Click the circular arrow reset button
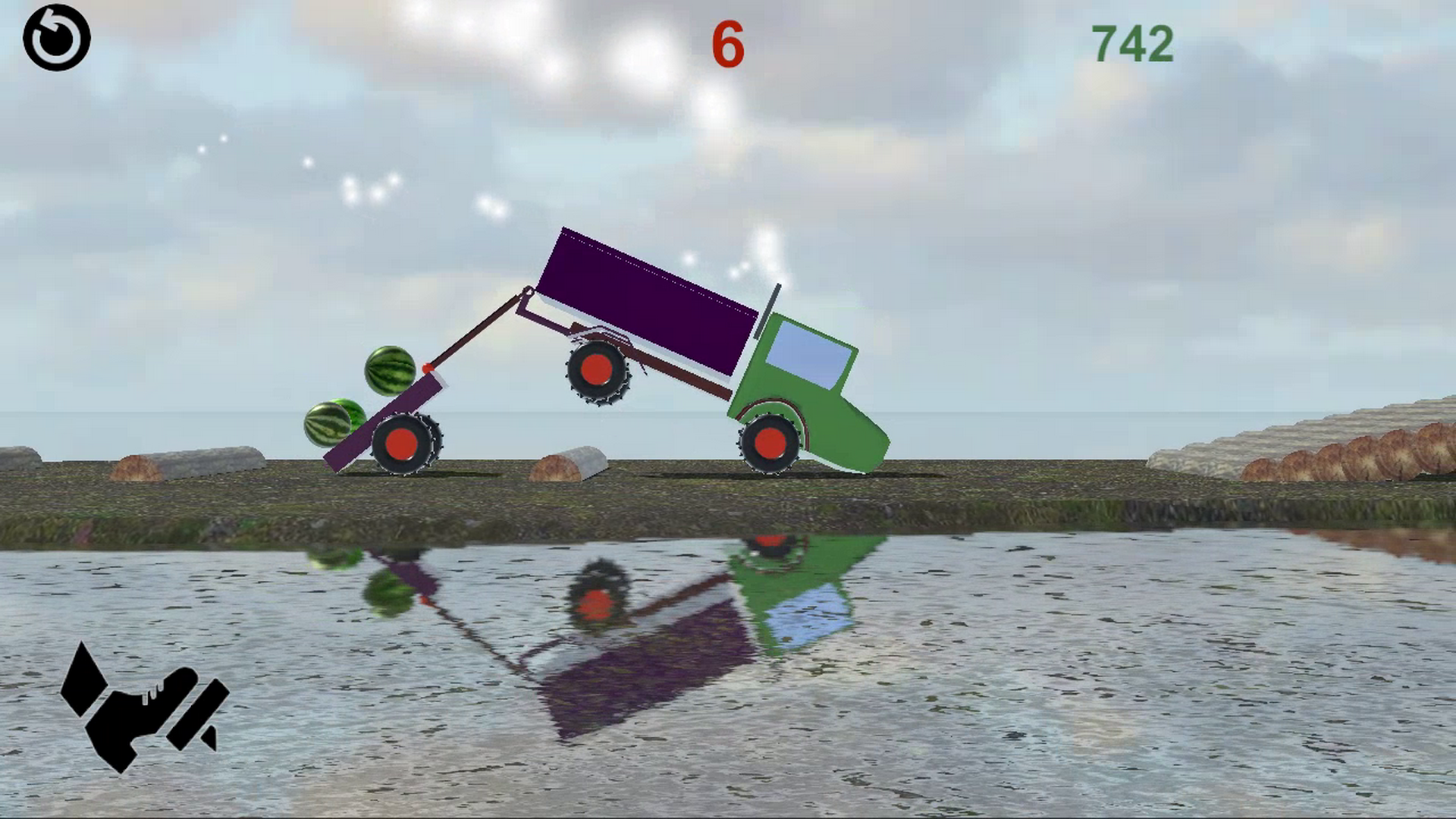The height and width of the screenshot is (819, 1456). tap(57, 36)
